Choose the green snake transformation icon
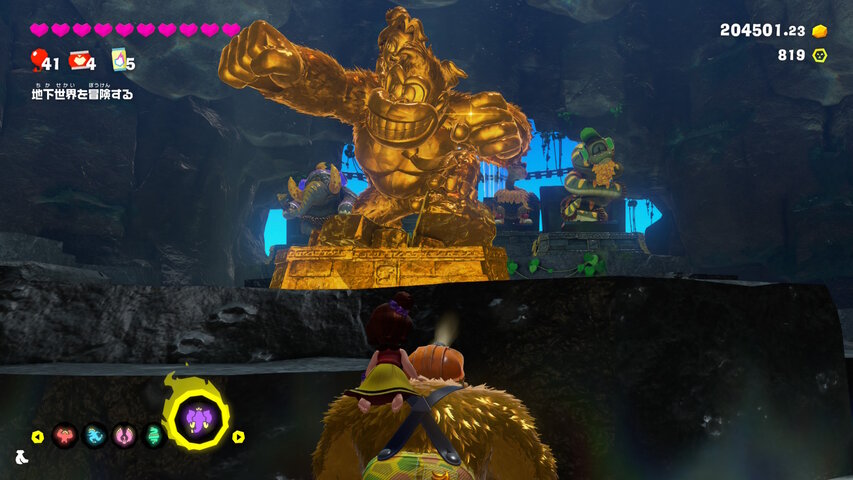 coord(154,436)
